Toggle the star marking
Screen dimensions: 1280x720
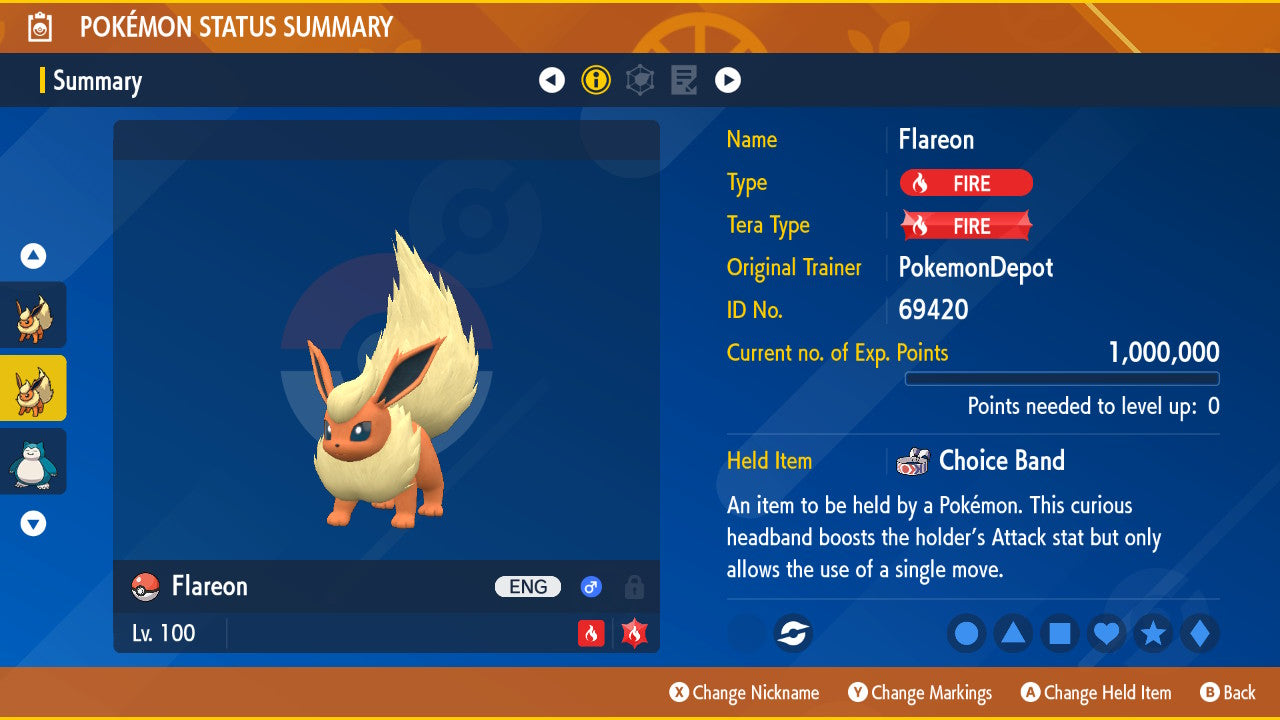pos(1153,633)
